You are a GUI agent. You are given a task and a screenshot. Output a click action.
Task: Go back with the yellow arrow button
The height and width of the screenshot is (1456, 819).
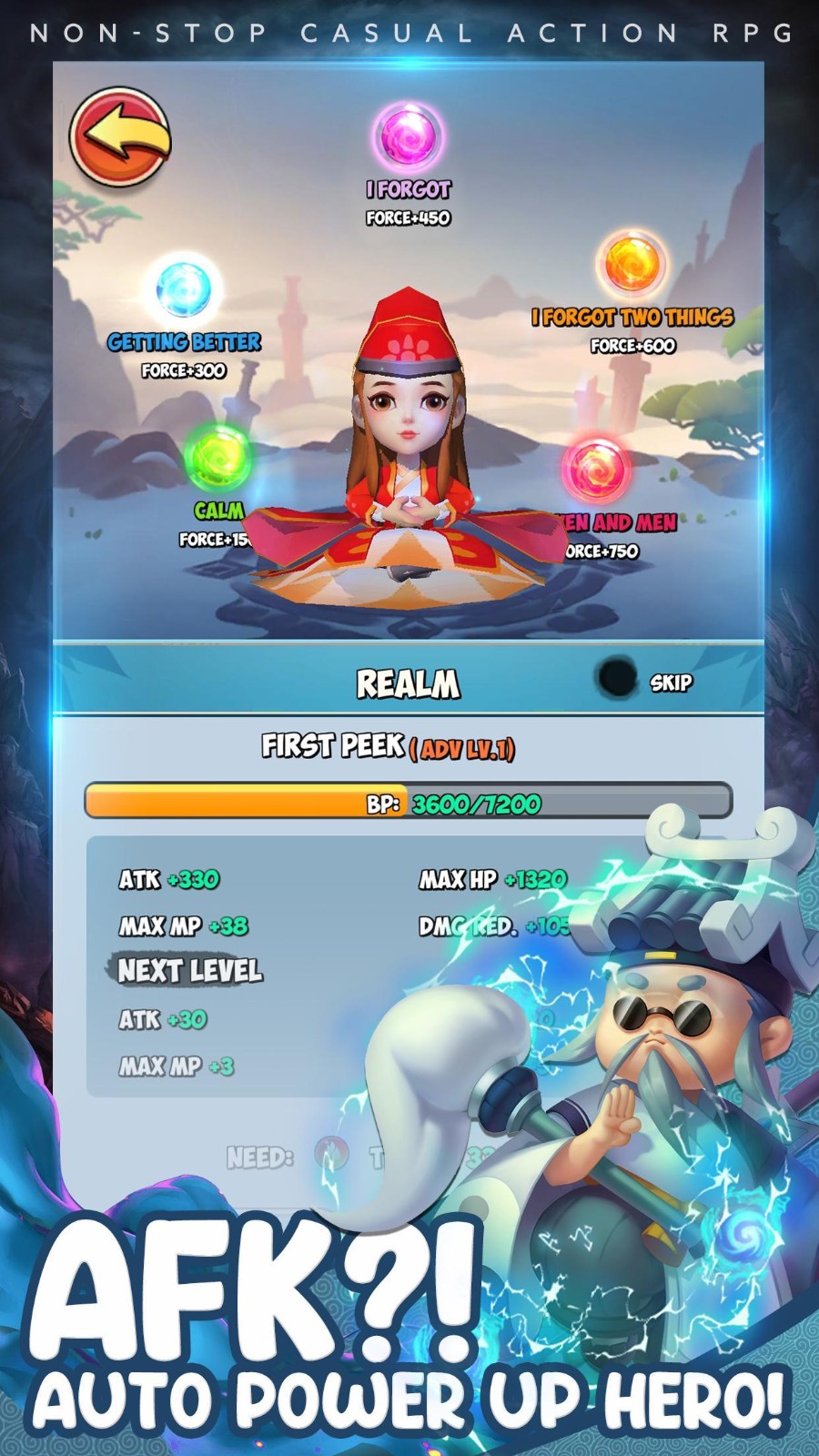(x=120, y=136)
